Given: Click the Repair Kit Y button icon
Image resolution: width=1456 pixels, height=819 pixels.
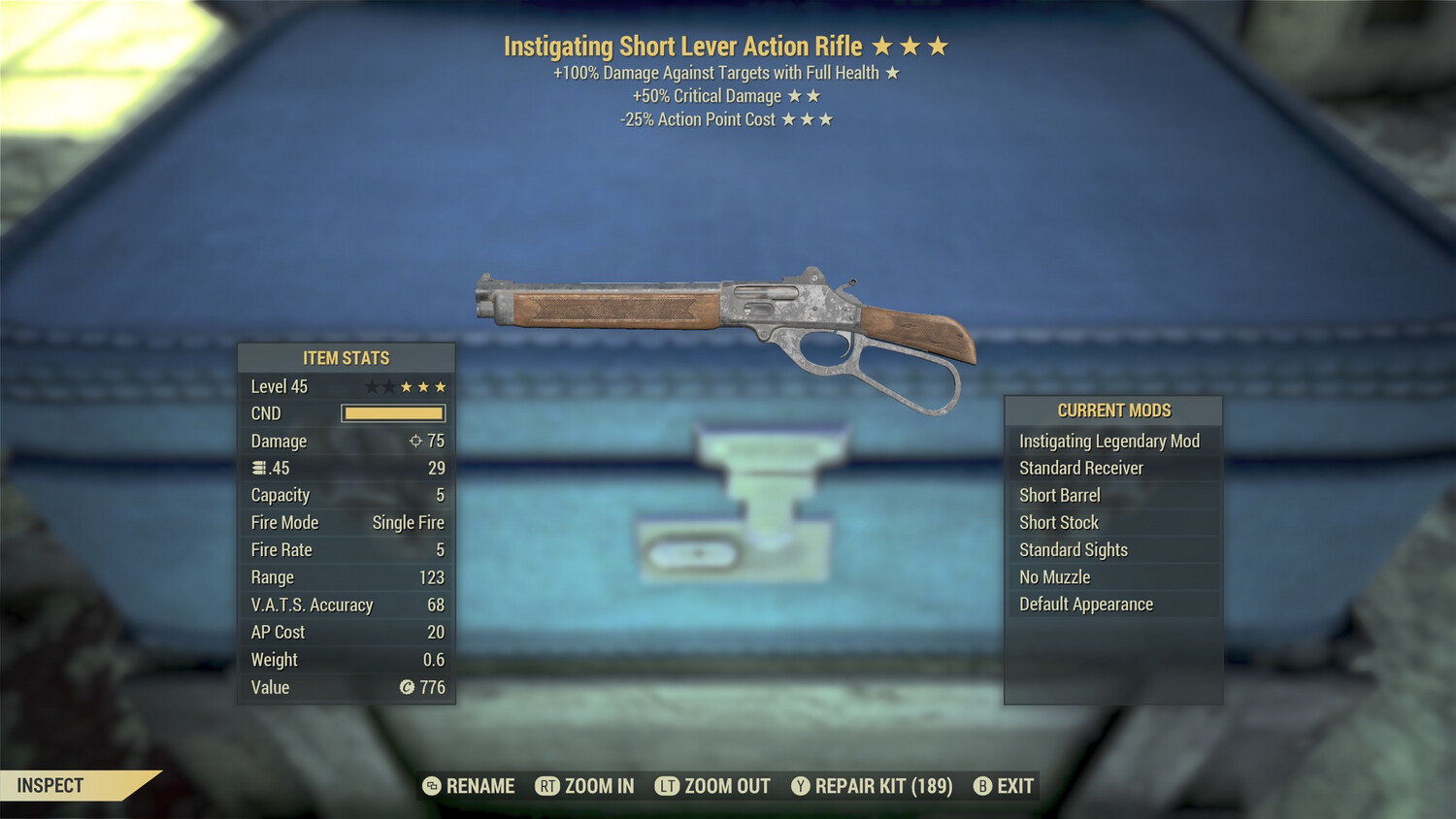Looking at the screenshot, I should pyautogui.click(x=800, y=786).
